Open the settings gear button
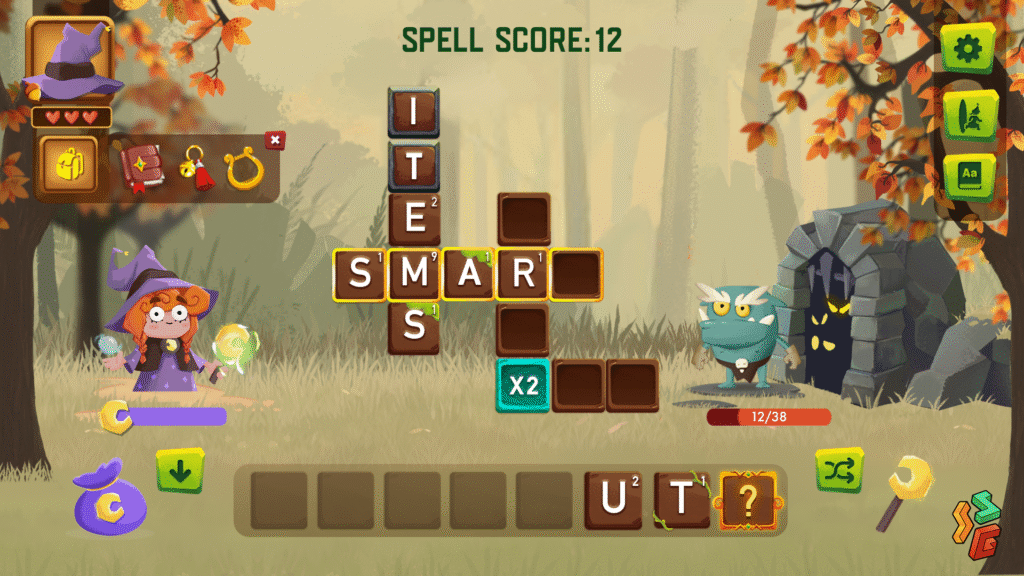This screenshot has height=576, width=1024. [967, 47]
